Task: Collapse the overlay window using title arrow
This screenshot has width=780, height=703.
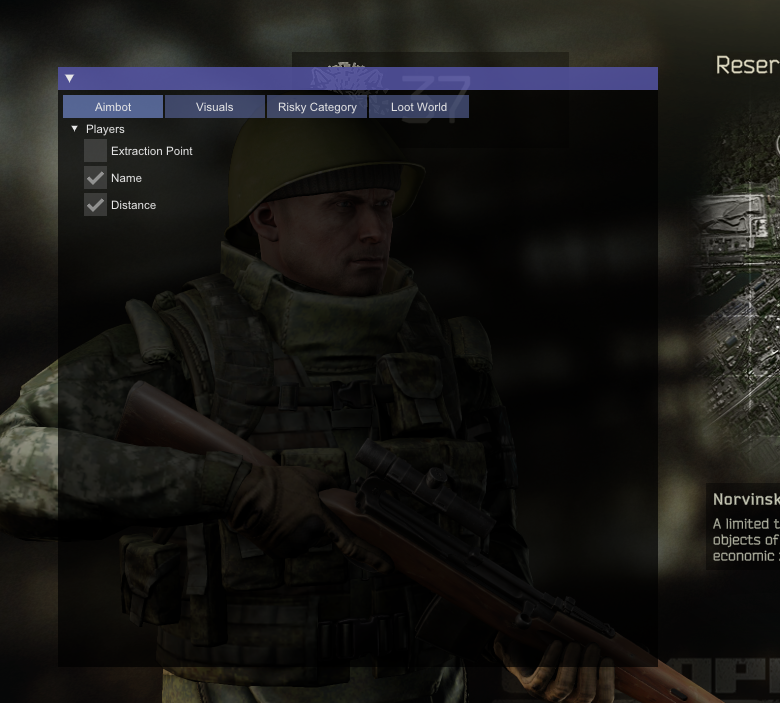Action: pos(70,78)
